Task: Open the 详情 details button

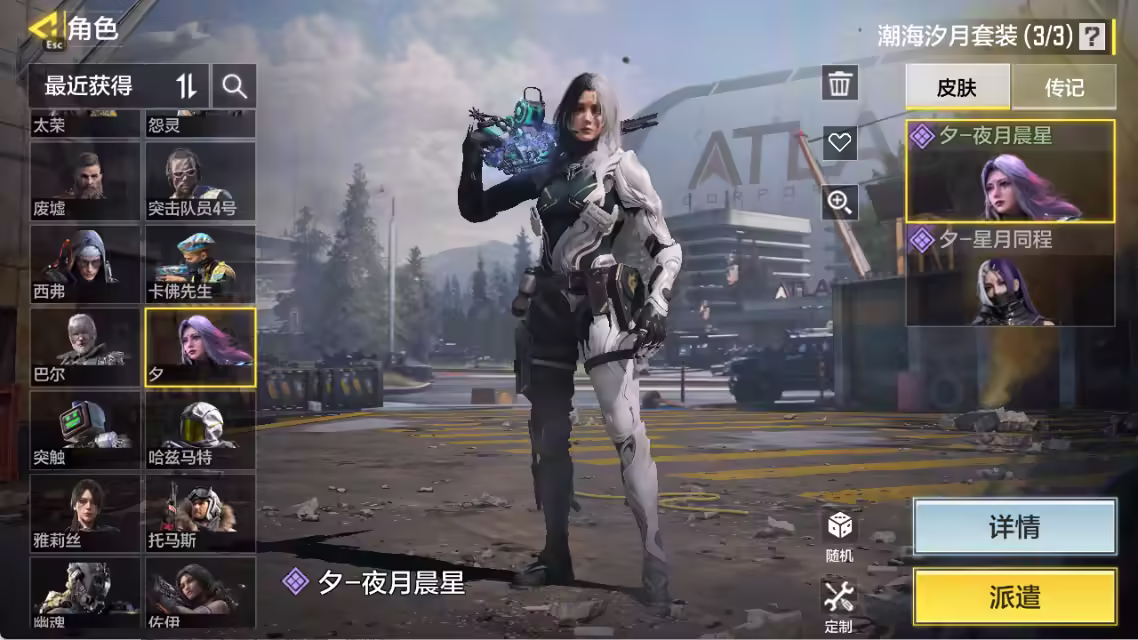Action: (x=1014, y=527)
